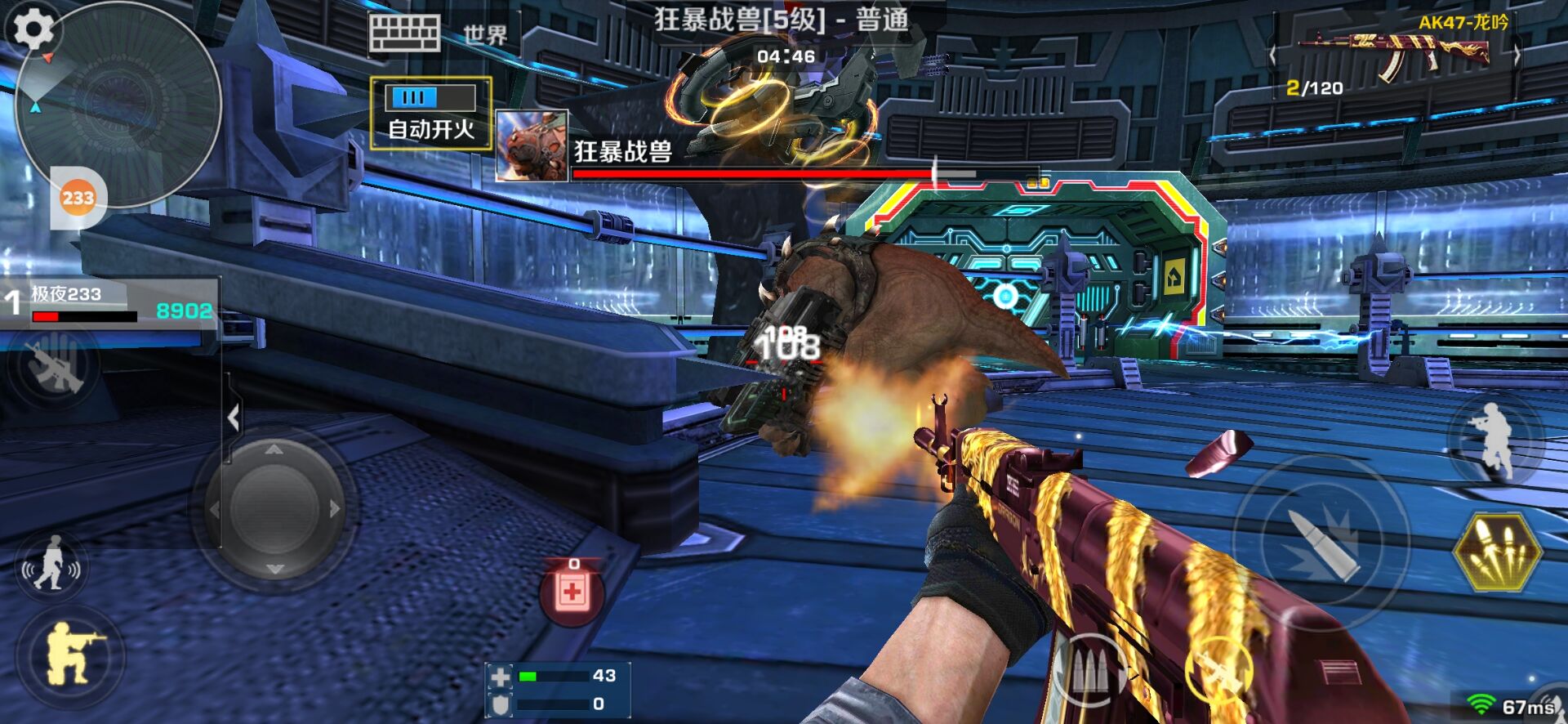The width and height of the screenshot is (1568, 724).
Task: Tap the faded rifle icon at left
Action: click(x=54, y=365)
